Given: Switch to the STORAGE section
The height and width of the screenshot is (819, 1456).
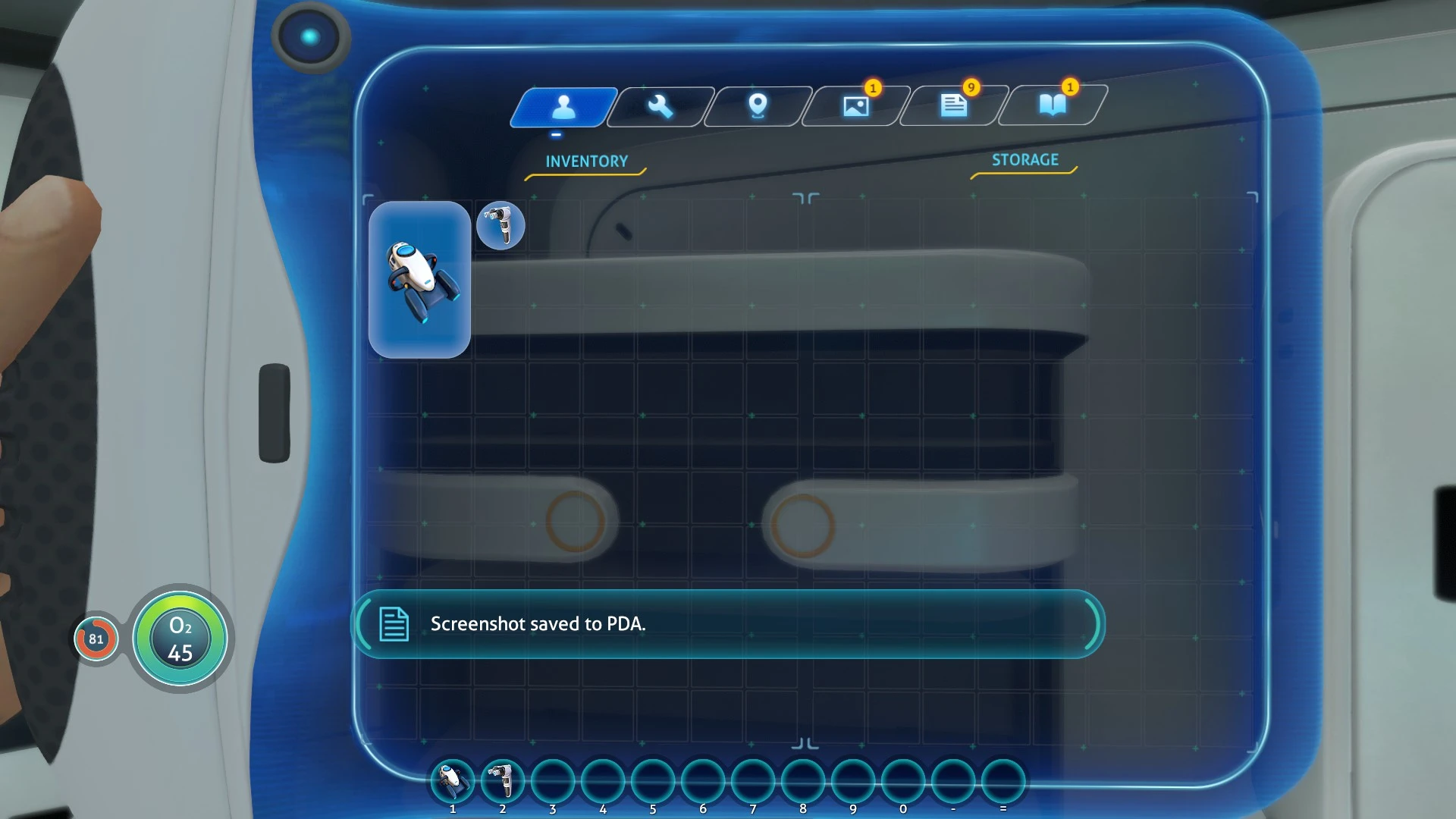Looking at the screenshot, I should point(1024,160).
